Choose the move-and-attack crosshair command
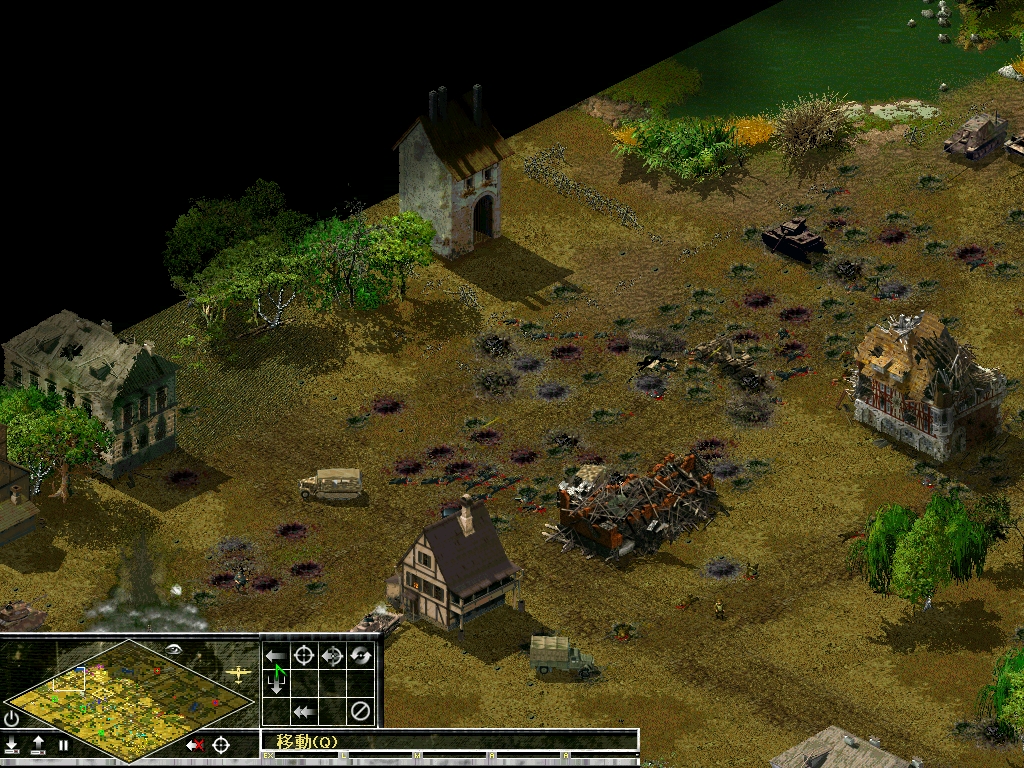This screenshot has width=1024, height=768. (x=332, y=656)
